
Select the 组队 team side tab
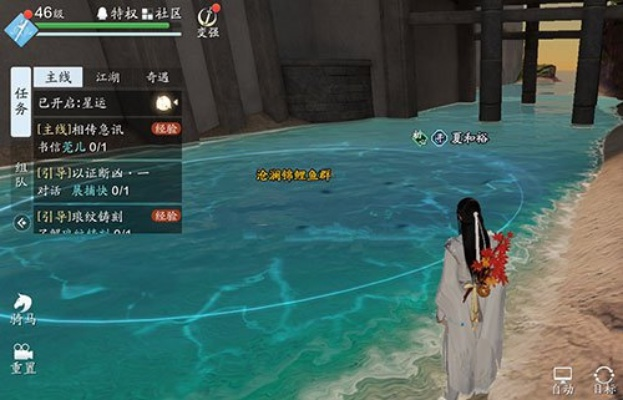[20, 175]
